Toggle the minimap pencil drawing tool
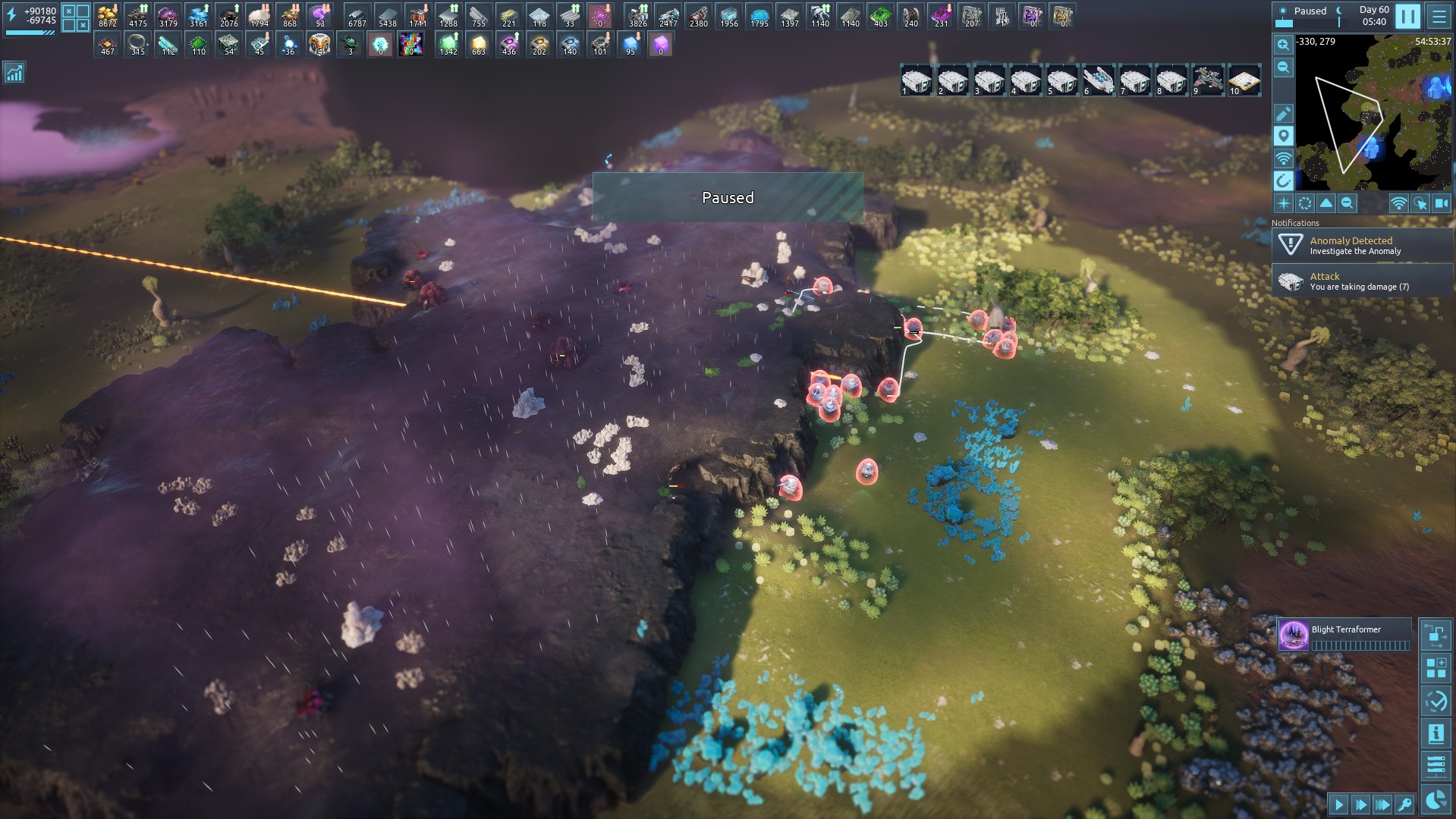This screenshot has width=1456, height=819. pyautogui.click(x=1283, y=114)
